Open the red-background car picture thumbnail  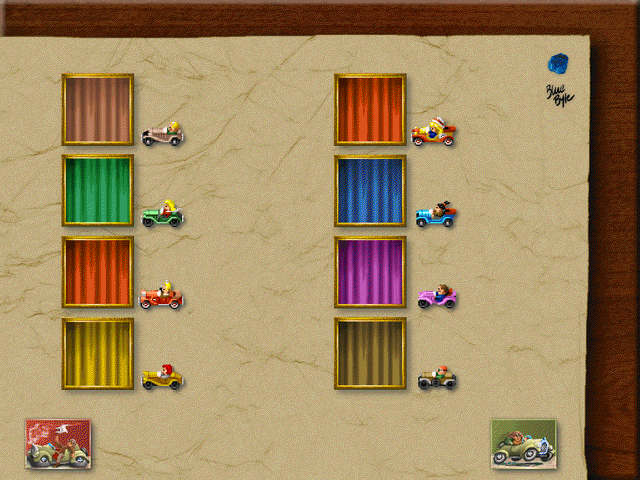(58, 443)
